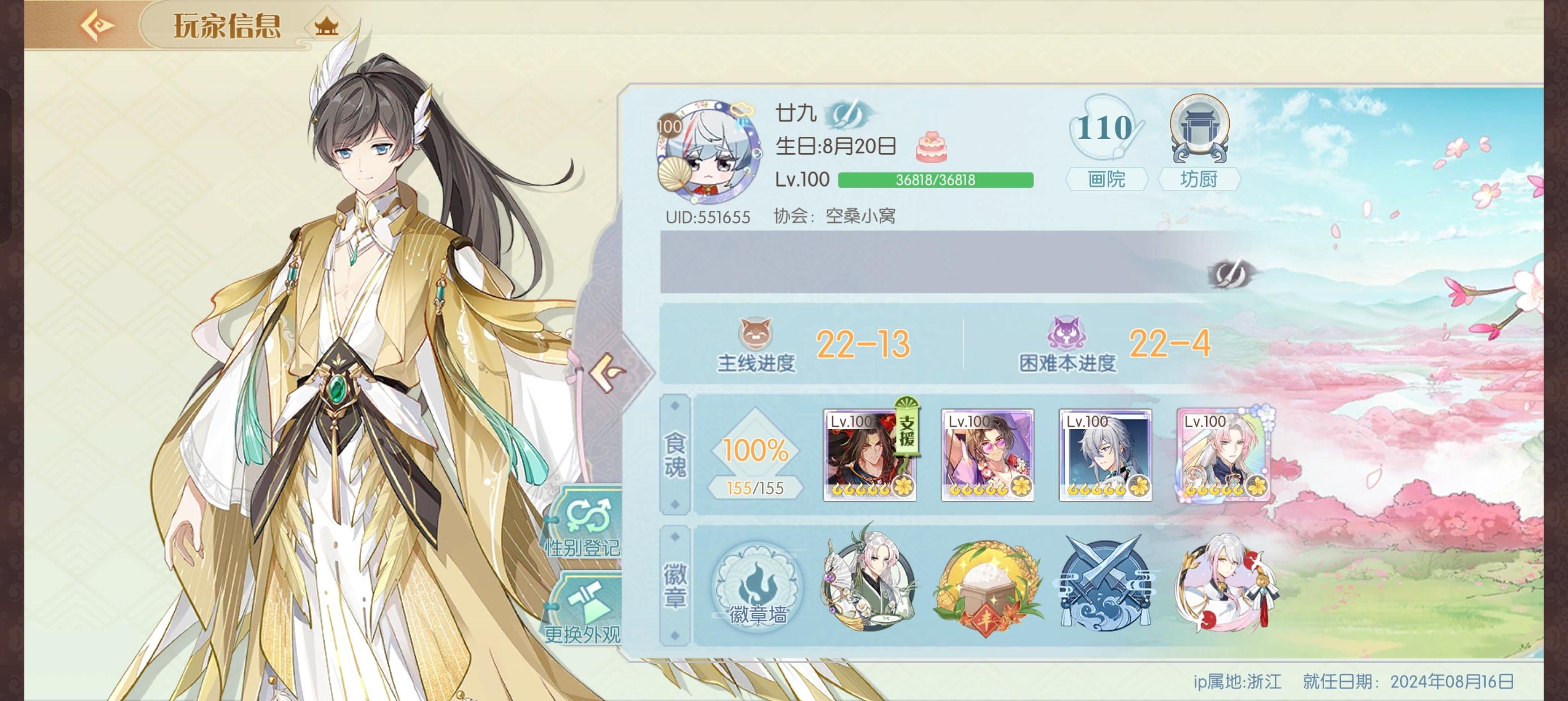Select the crossed swords badge
1568x701 pixels.
click(x=1107, y=585)
